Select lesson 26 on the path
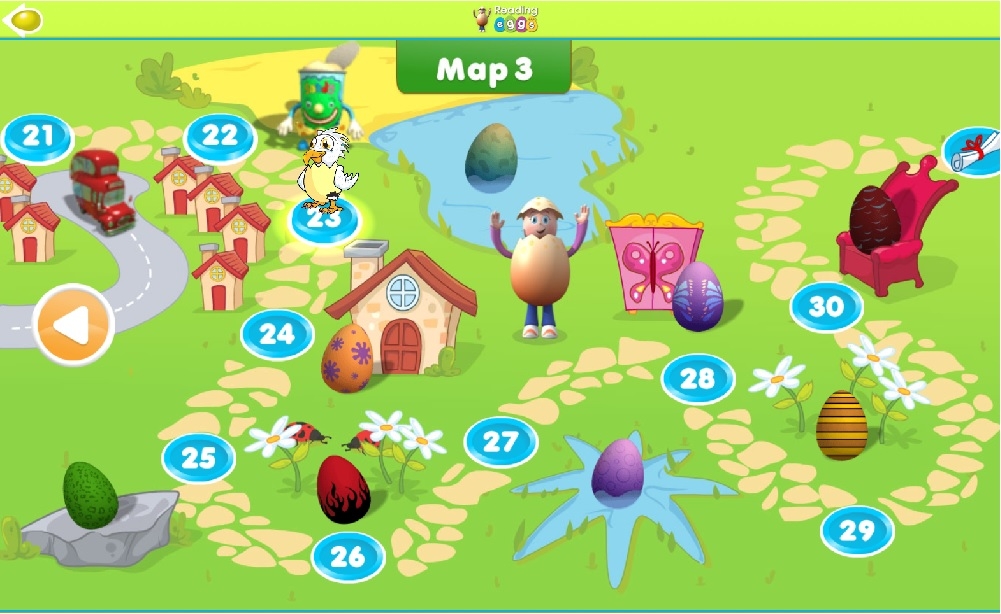Screen dimensions: 1001x614 point(348,557)
